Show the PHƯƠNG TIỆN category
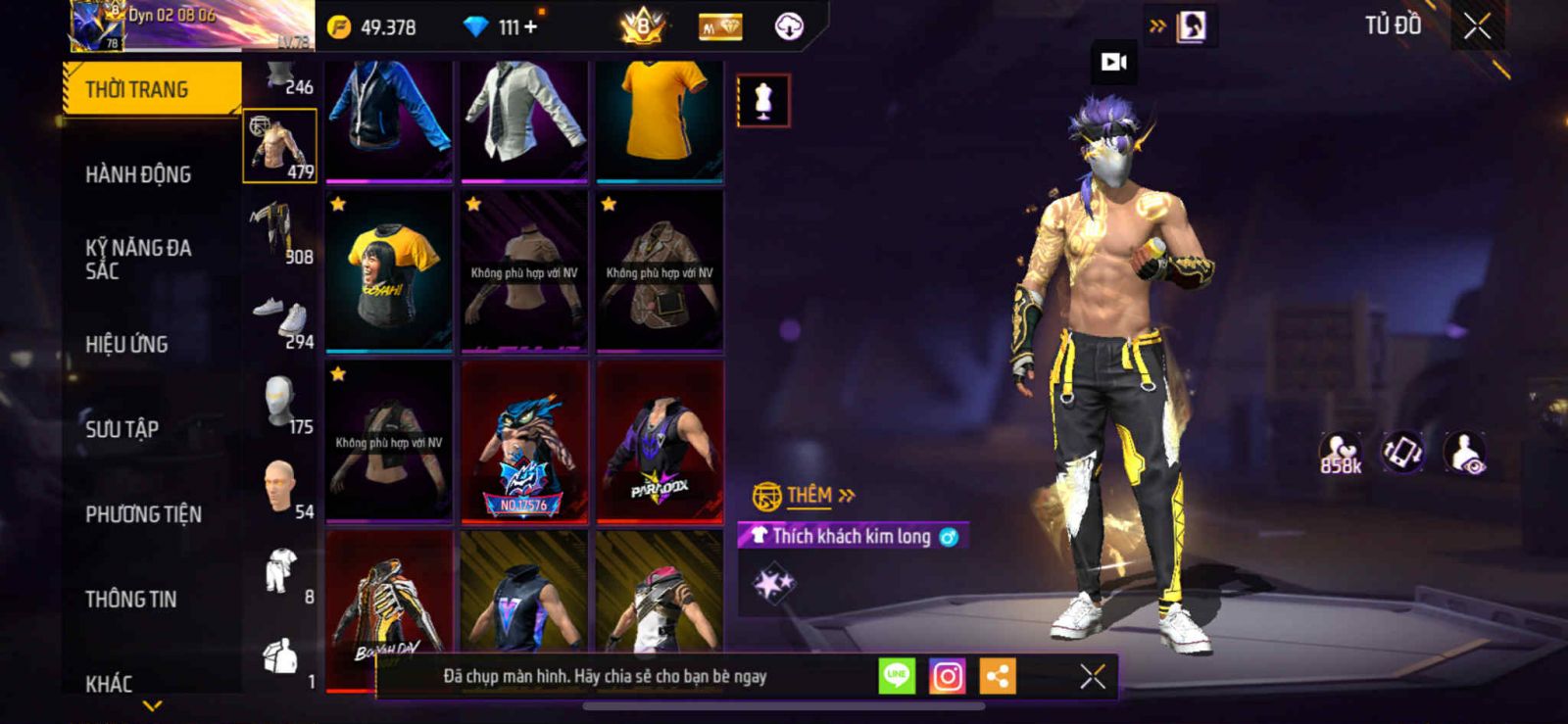 click(143, 513)
